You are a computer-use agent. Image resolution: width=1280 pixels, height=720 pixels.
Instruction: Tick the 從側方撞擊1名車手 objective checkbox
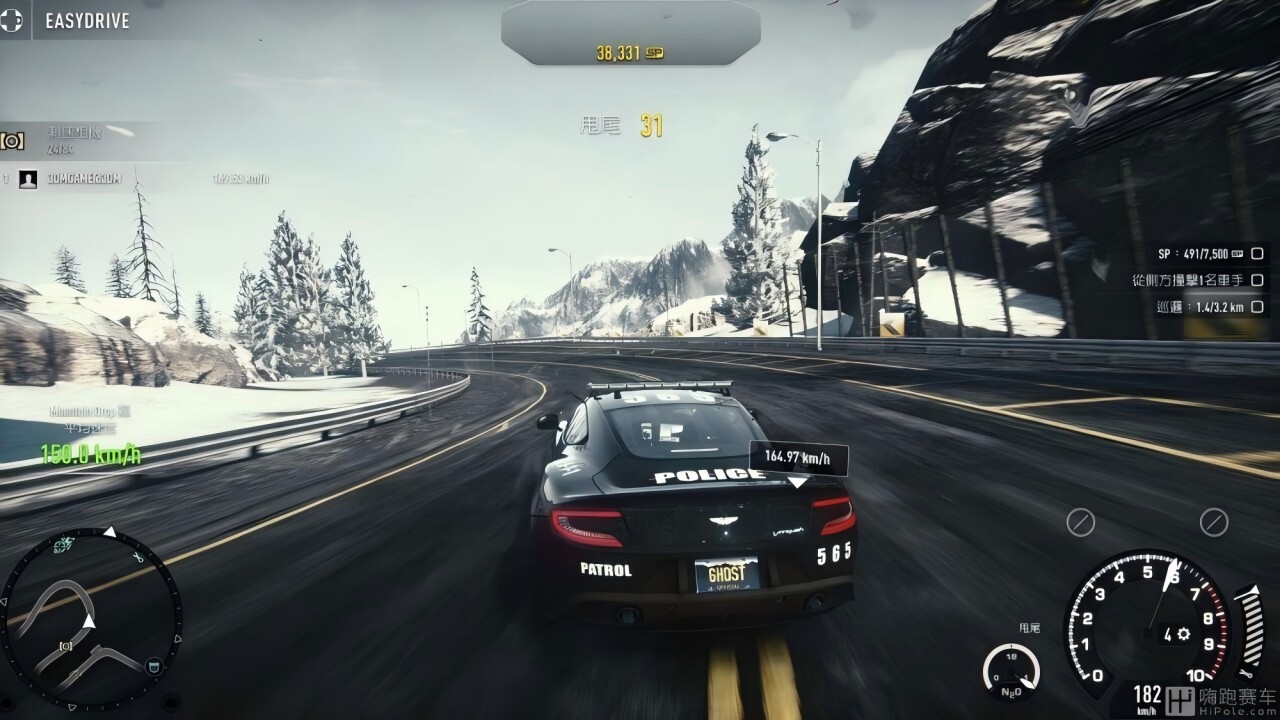coord(1257,280)
